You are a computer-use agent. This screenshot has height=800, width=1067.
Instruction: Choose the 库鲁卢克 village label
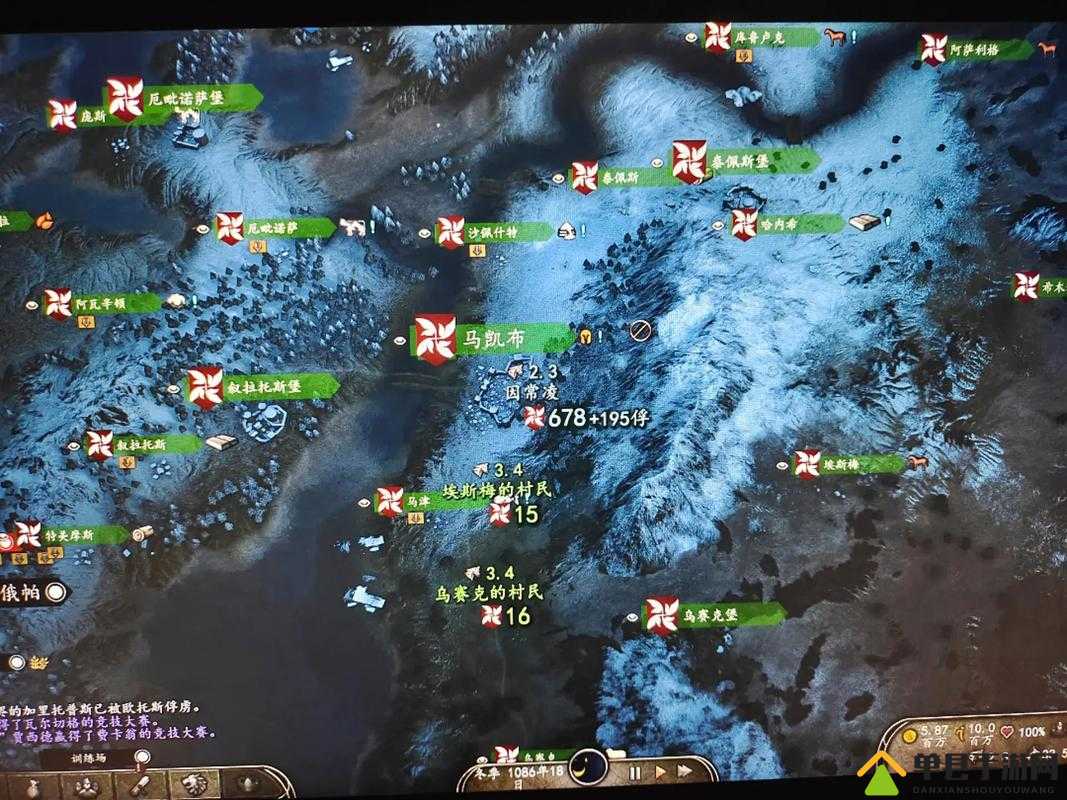tap(761, 37)
